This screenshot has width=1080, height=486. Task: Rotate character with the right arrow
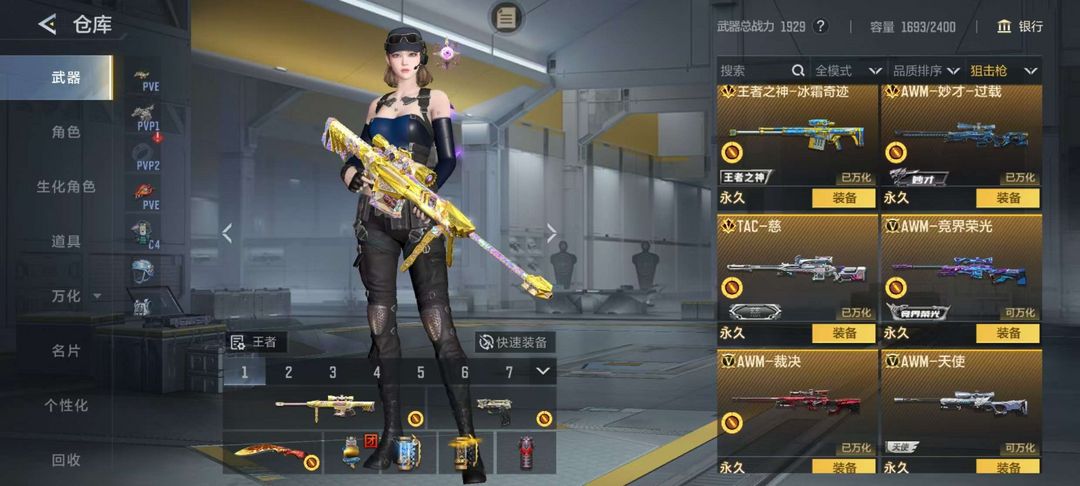coord(551,233)
